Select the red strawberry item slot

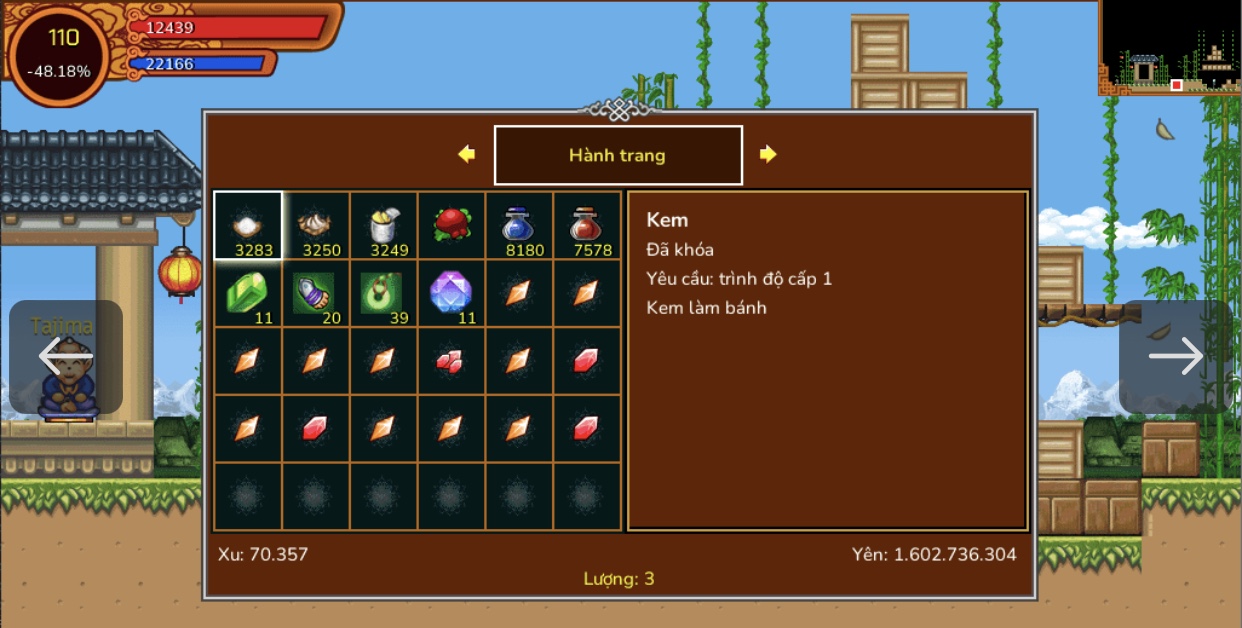(x=452, y=226)
